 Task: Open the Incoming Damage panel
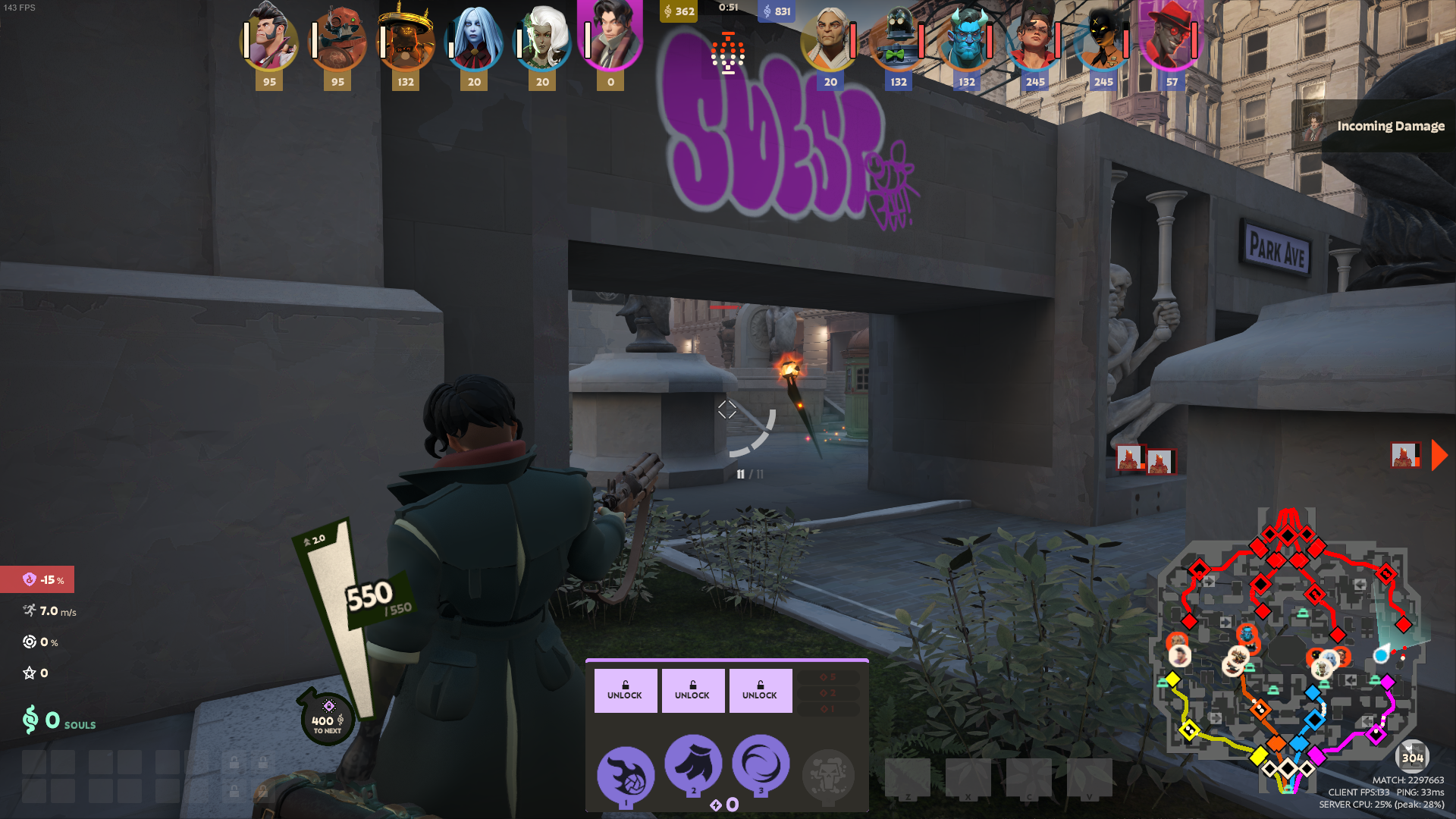[x=1374, y=126]
